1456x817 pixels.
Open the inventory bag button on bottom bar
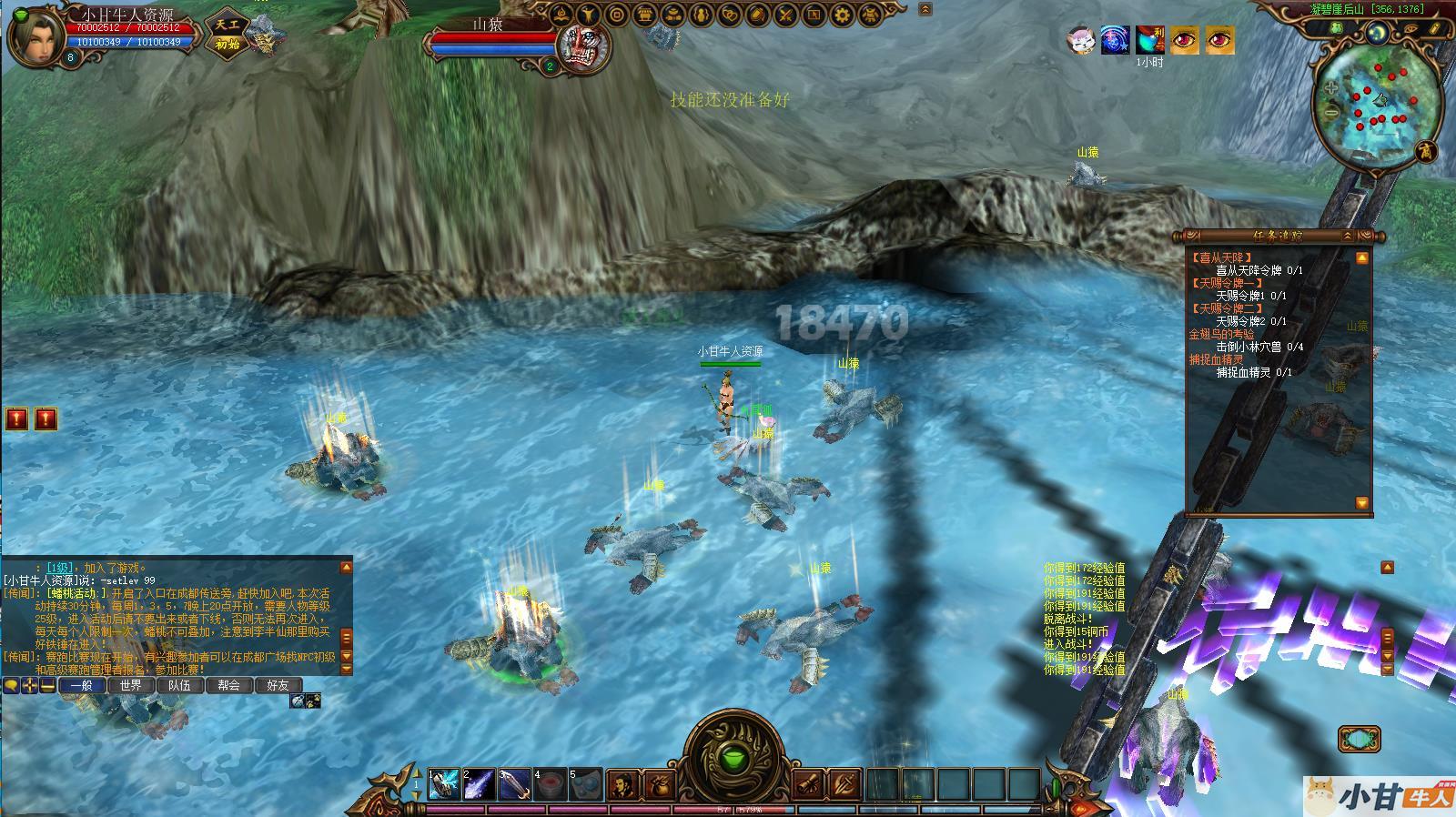click(x=659, y=783)
